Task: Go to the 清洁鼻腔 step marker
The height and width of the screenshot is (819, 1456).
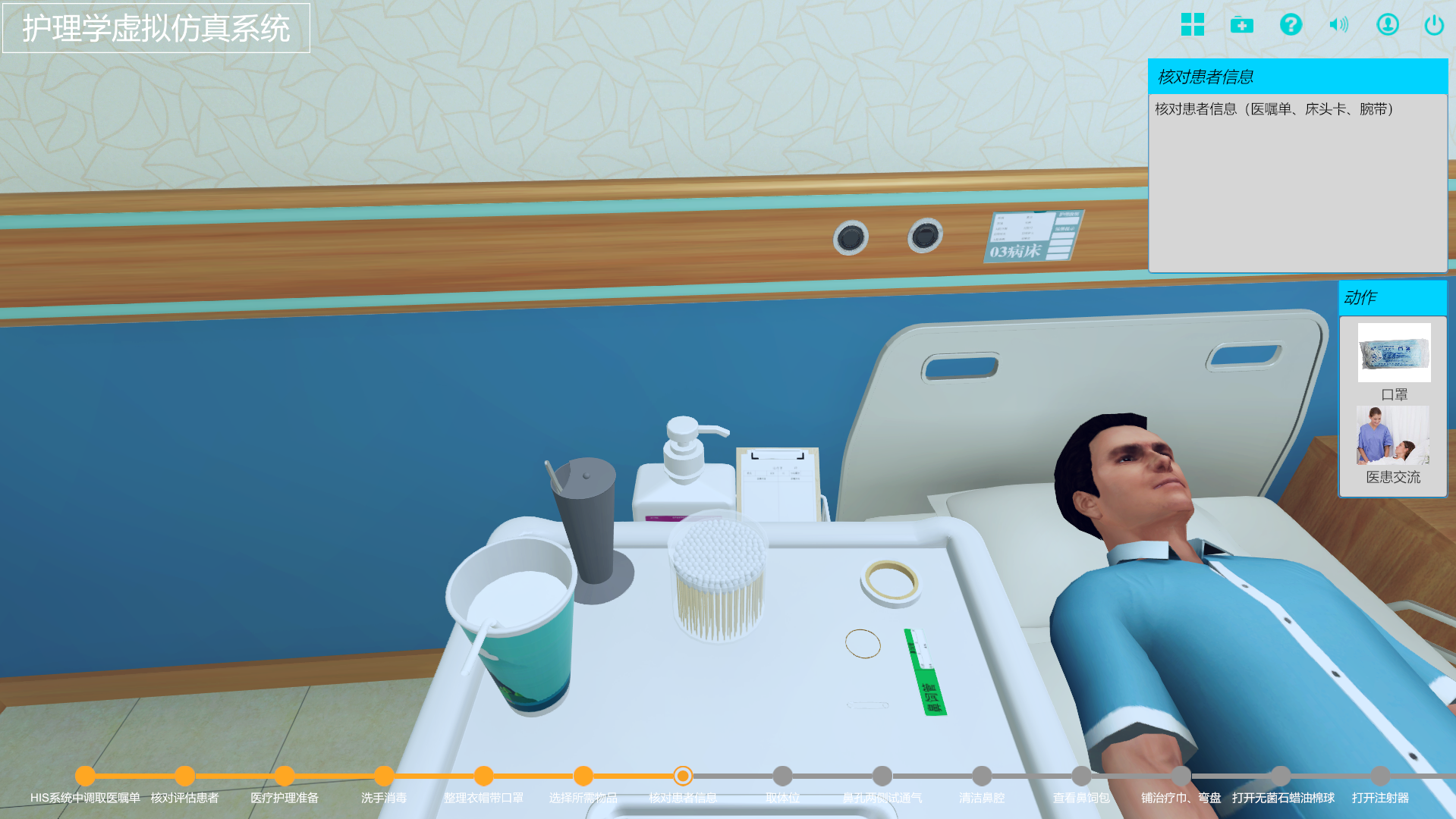Action: 982,776
